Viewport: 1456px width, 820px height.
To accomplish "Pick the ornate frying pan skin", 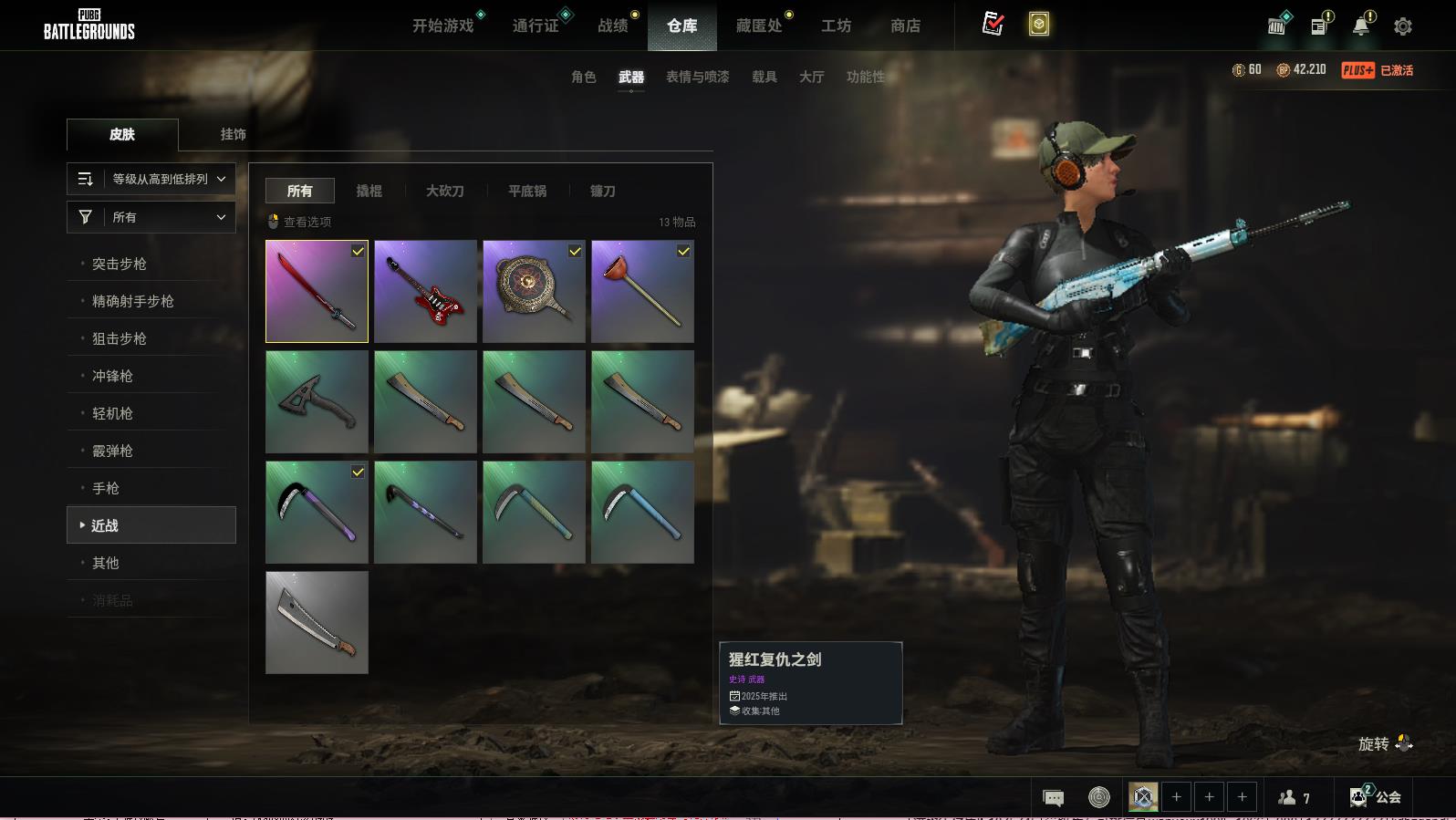I will pyautogui.click(x=534, y=292).
